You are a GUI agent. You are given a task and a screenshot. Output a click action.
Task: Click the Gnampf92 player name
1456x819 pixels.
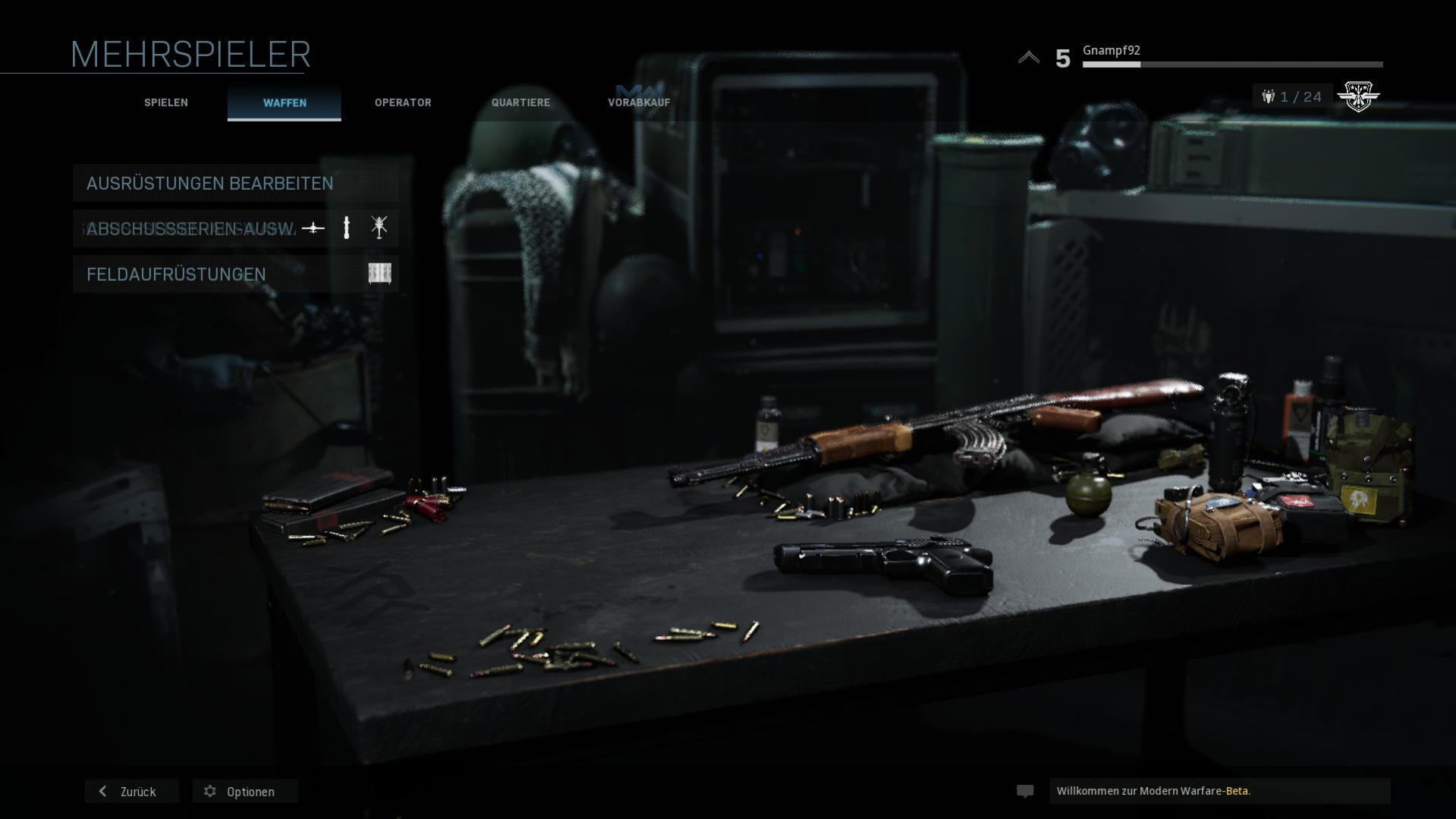click(x=1111, y=51)
